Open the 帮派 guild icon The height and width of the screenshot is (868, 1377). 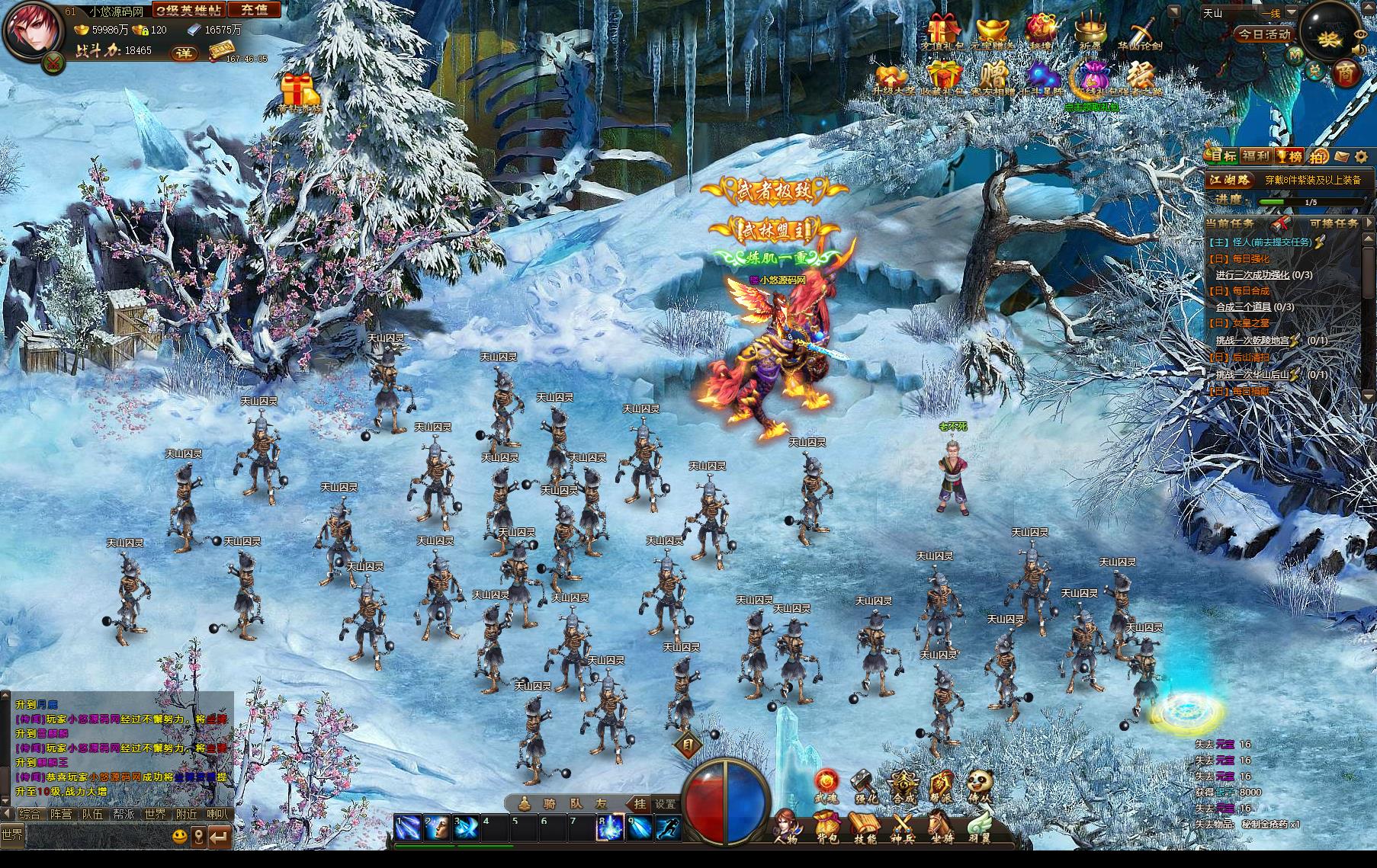coord(942,786)
